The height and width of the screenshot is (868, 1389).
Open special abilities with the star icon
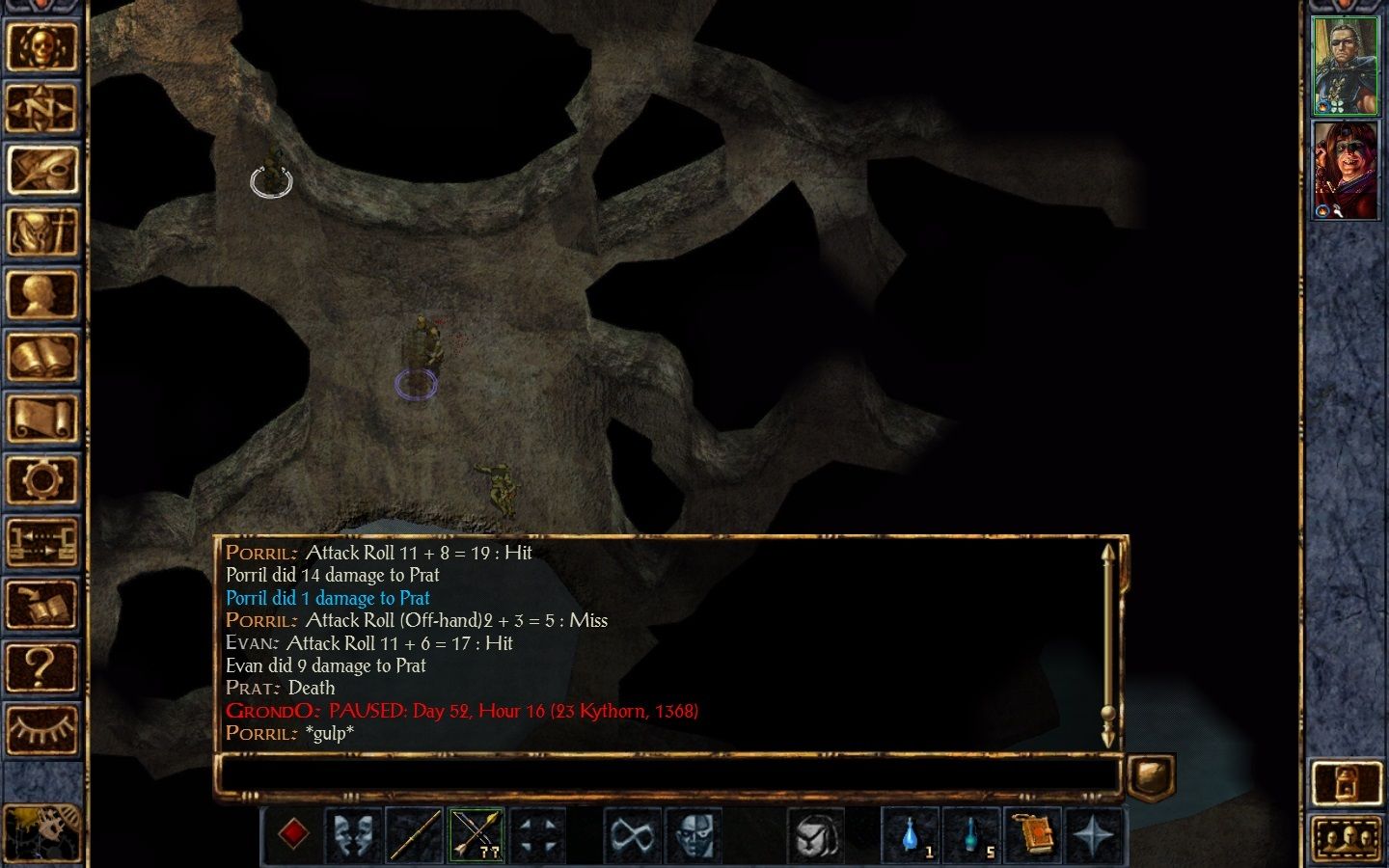[1094, 834]
